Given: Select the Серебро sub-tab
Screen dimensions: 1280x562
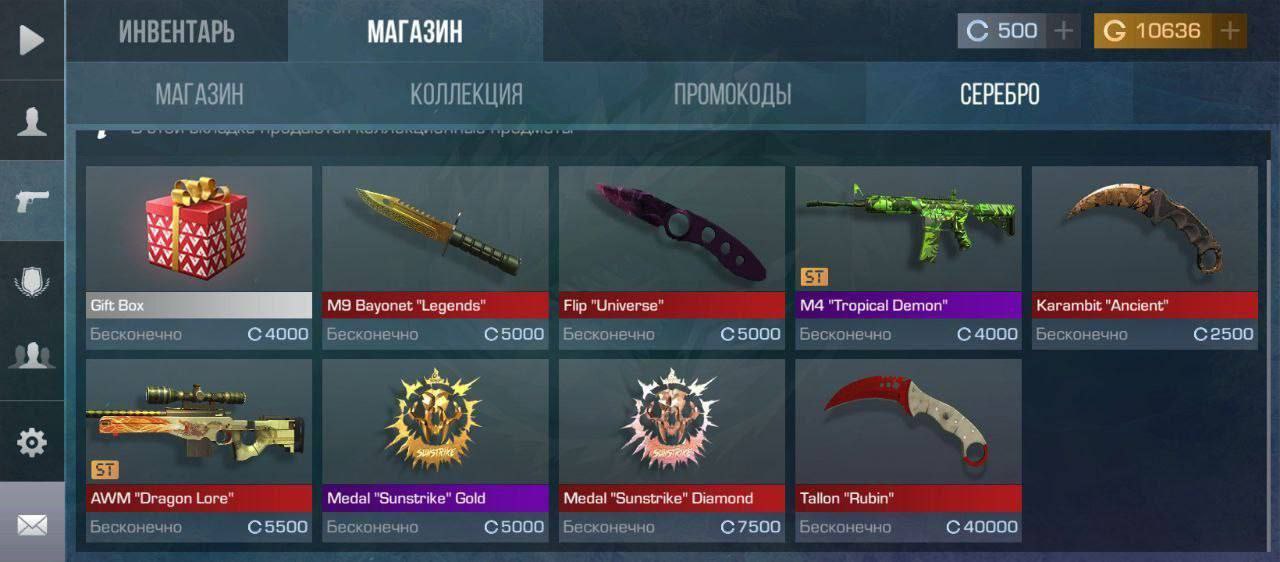Looking at the screenshot, I should [x=999, y=95].
